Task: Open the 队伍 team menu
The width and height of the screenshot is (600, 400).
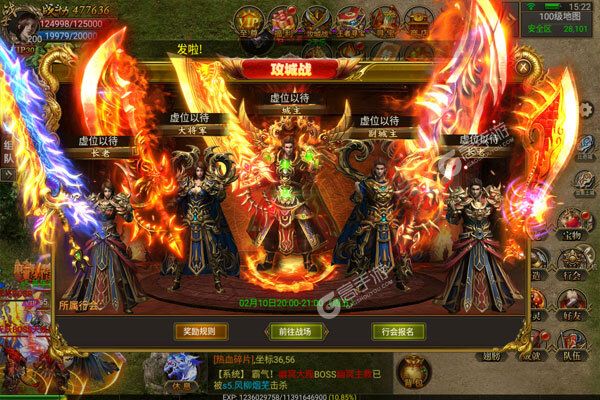Action: [x=571, y=343]
